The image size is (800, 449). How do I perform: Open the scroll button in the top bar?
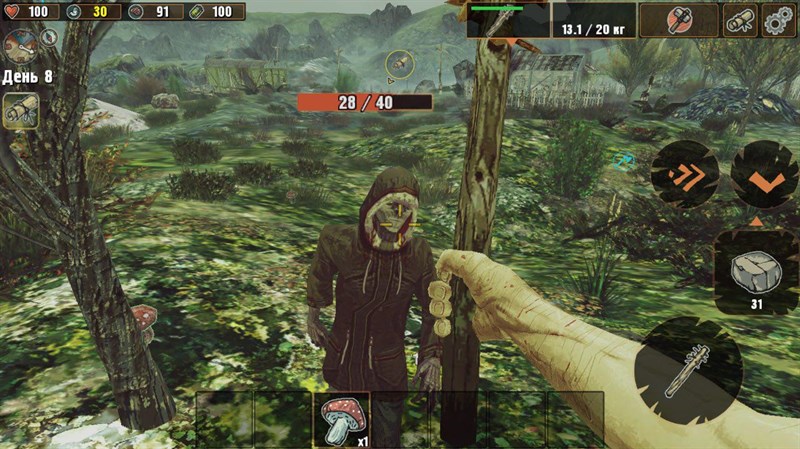pyautogui.click(x=740, y=20)
